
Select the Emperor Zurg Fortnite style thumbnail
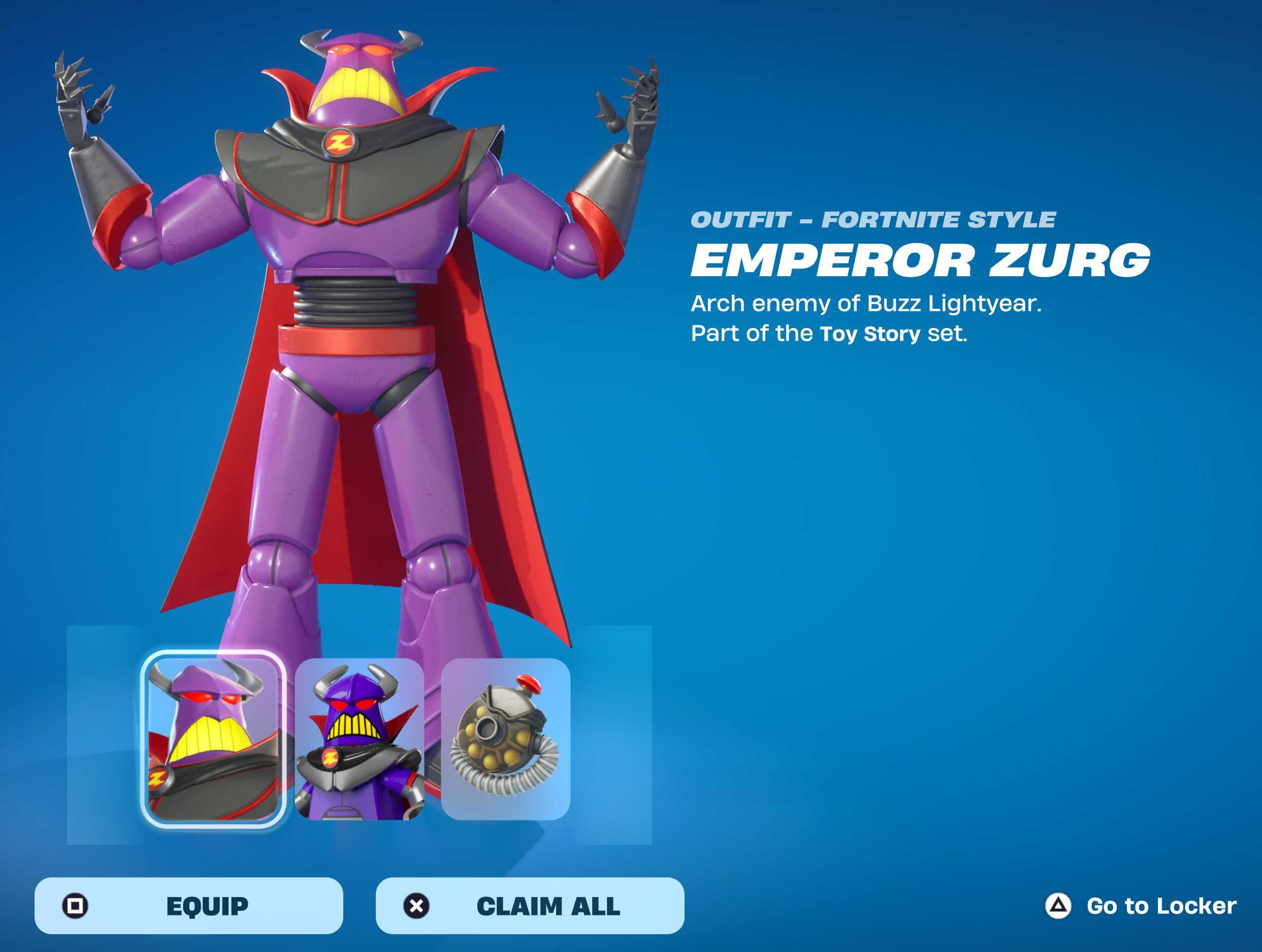point(213,739)
